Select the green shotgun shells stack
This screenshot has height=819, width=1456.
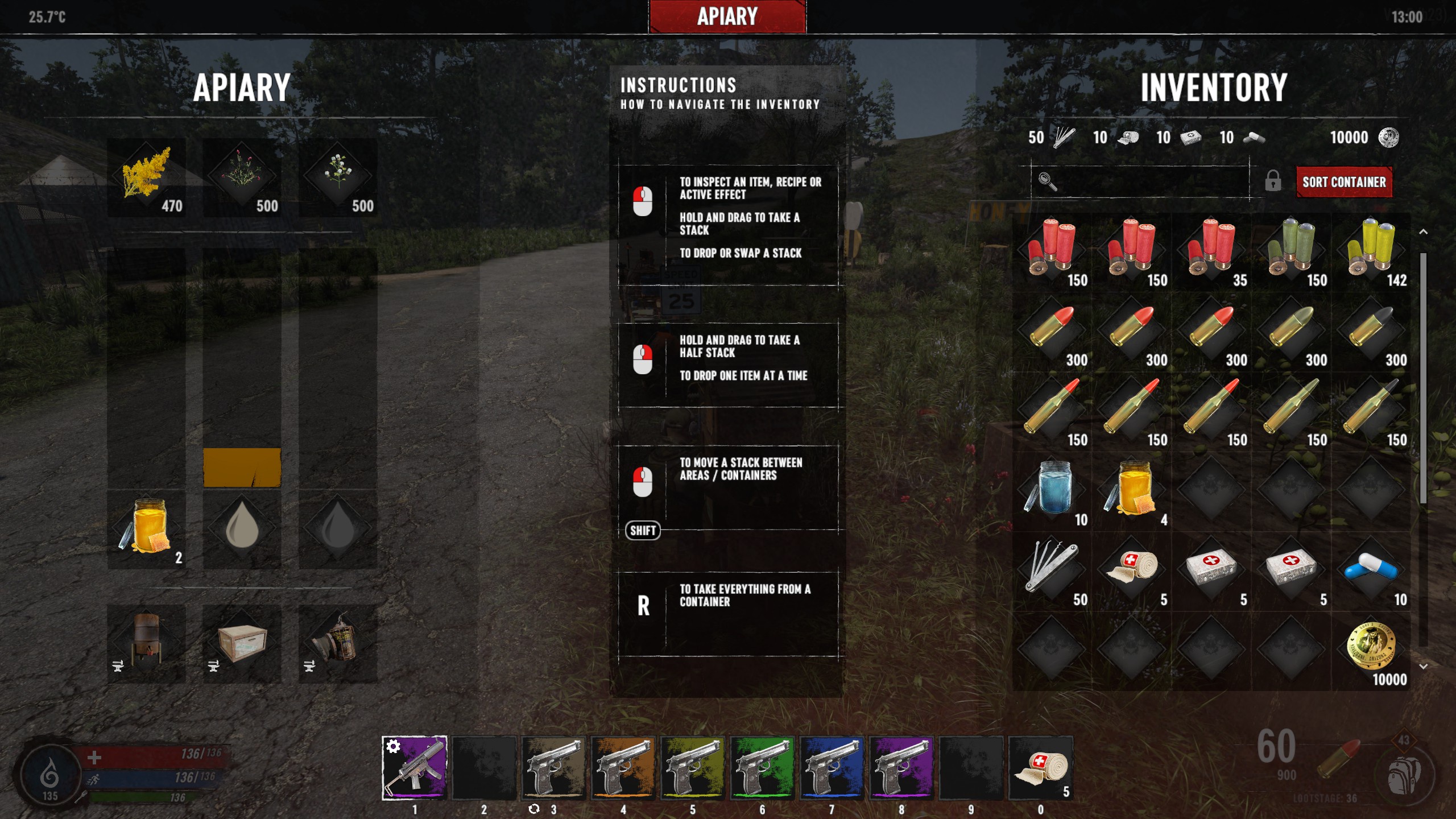pos(1291,251)
